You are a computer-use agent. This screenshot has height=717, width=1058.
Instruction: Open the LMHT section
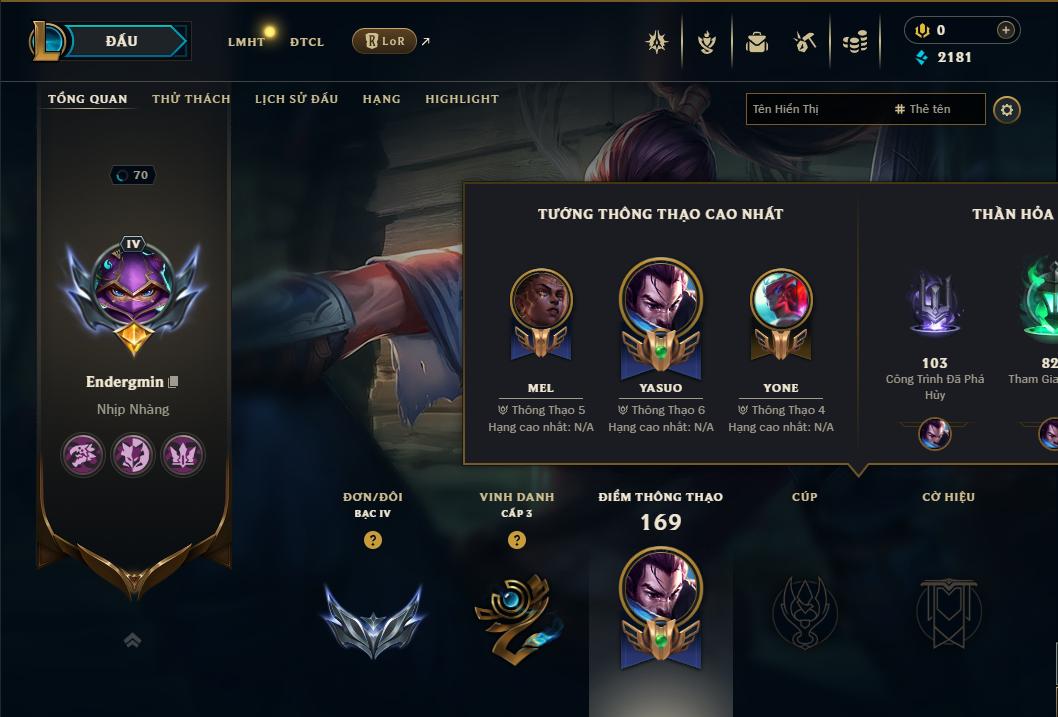coord(246,42)
